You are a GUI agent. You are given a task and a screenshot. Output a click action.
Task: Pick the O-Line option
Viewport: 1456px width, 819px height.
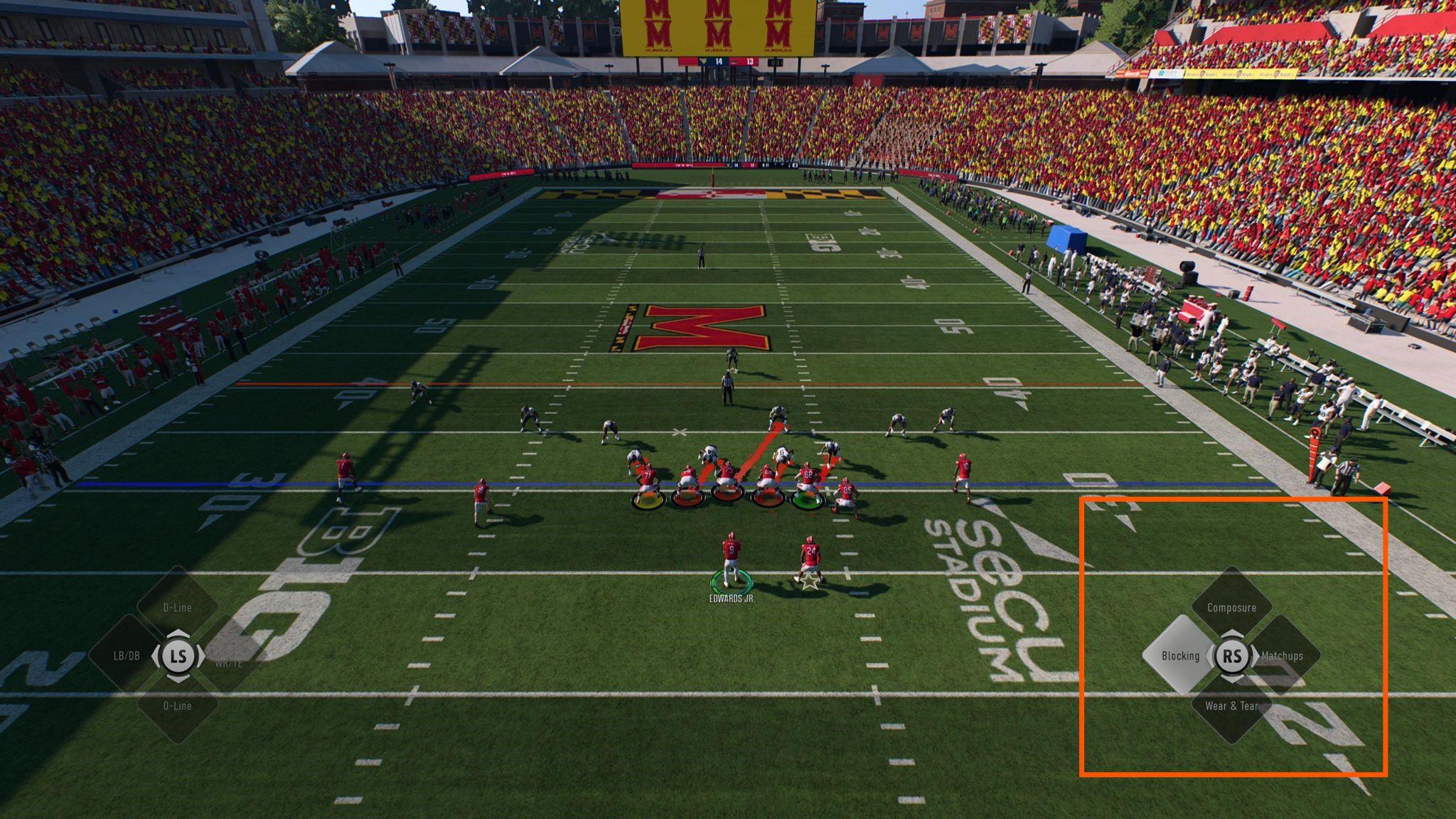177,705
